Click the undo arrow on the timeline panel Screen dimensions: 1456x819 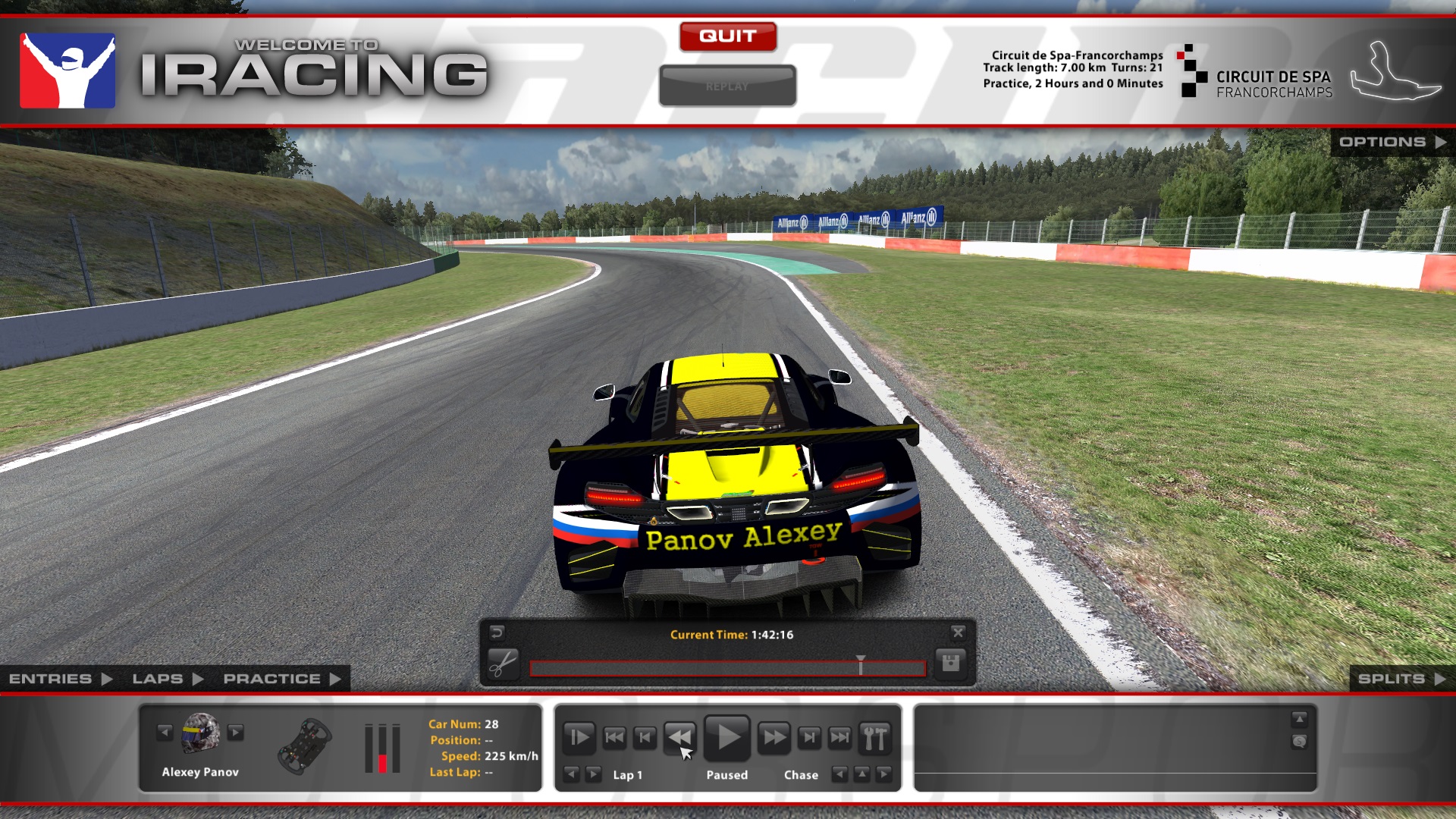point(497,632)
